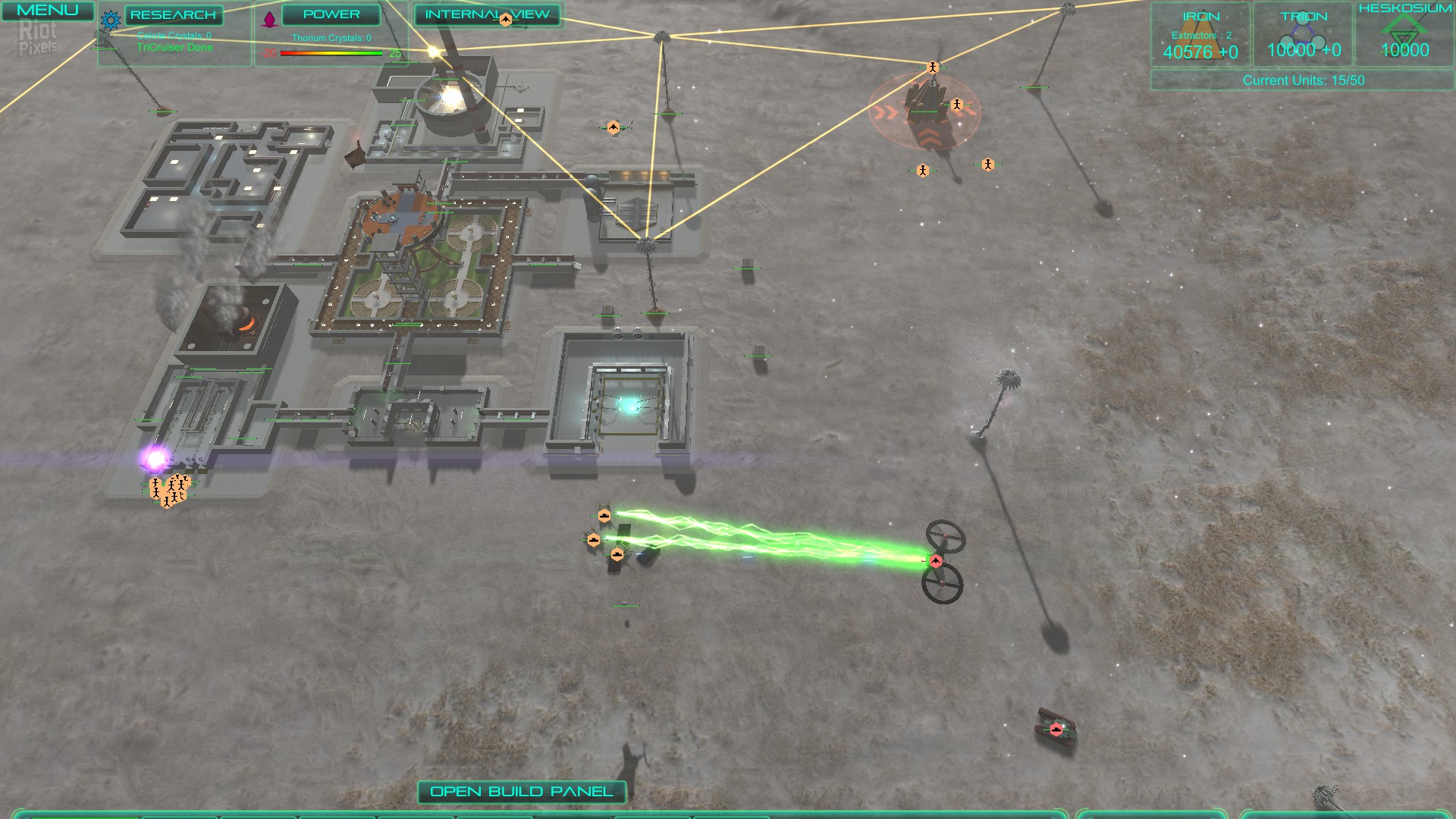
Task: Open the build panel
Action: tap(522, 792)
